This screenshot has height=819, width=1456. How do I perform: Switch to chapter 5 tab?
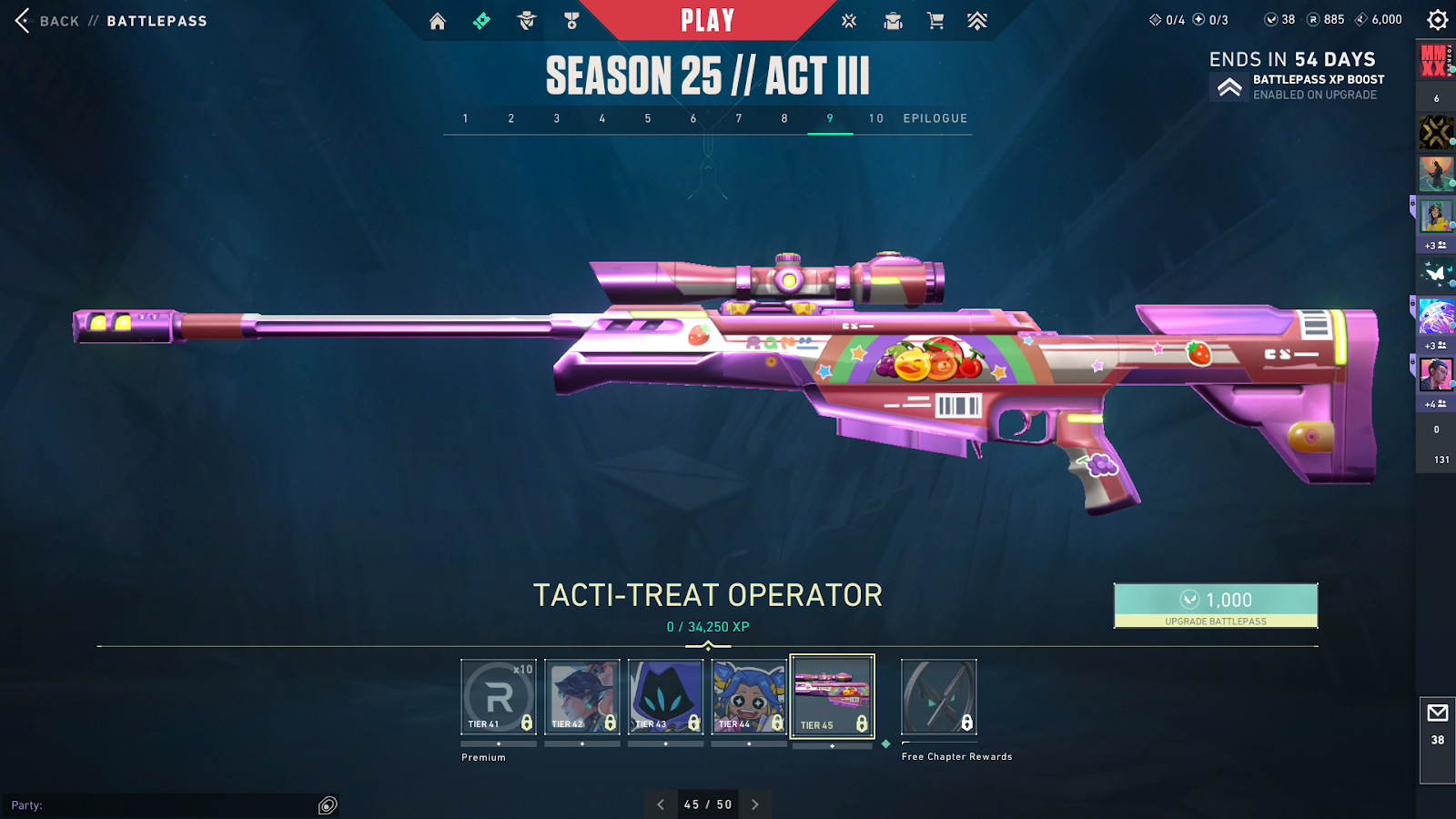pos(648,118)
